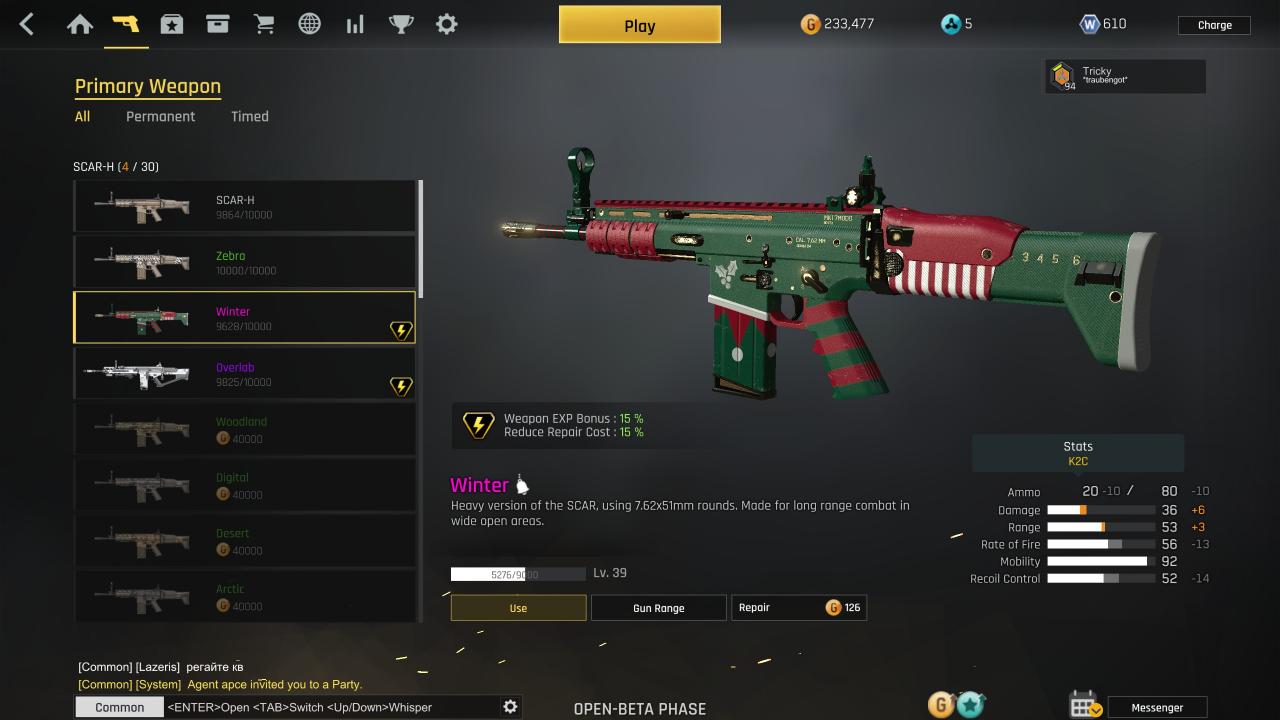Screen dimensions: 1280x720
Task: Open the home lobby icon
Action: pos(80,25)
